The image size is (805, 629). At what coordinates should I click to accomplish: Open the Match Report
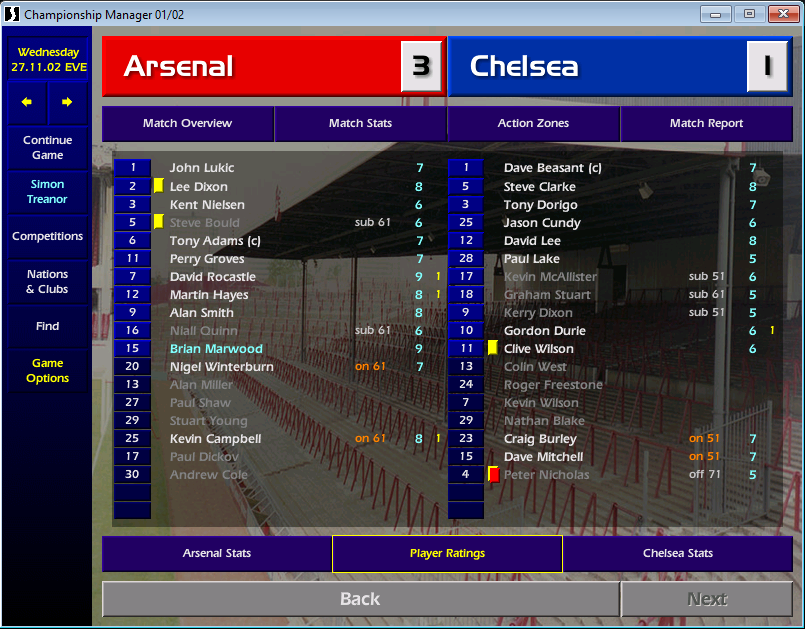click(x=706, y=124)
